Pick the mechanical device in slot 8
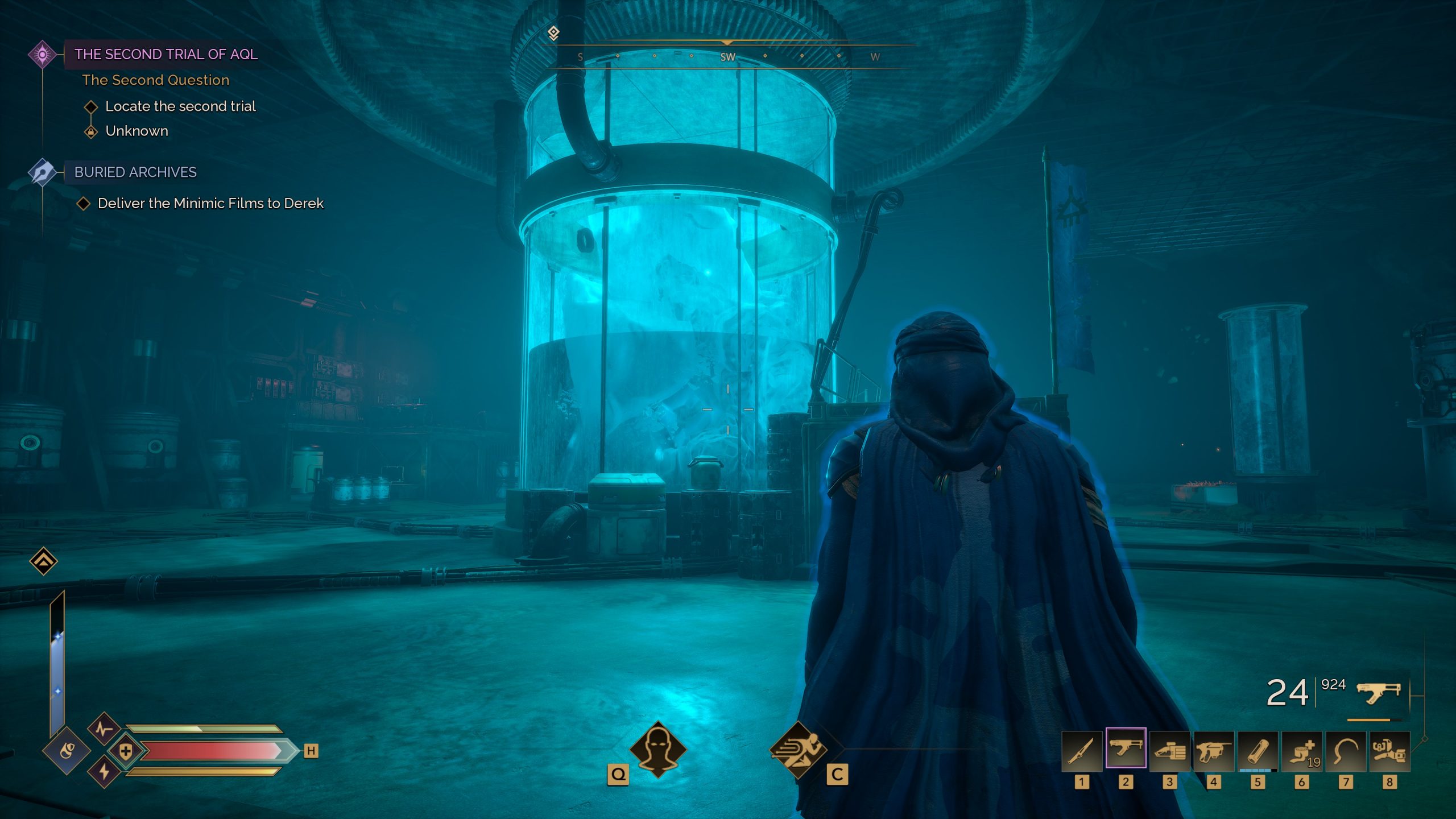This screenshot has width=1456, height=819. (1389, 751)
